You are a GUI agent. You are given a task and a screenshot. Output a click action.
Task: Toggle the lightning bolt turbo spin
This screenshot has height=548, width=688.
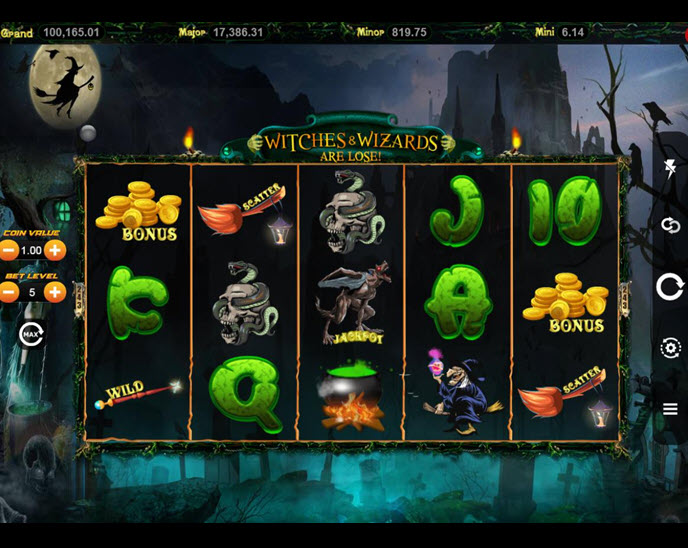[x=670, y=167]
